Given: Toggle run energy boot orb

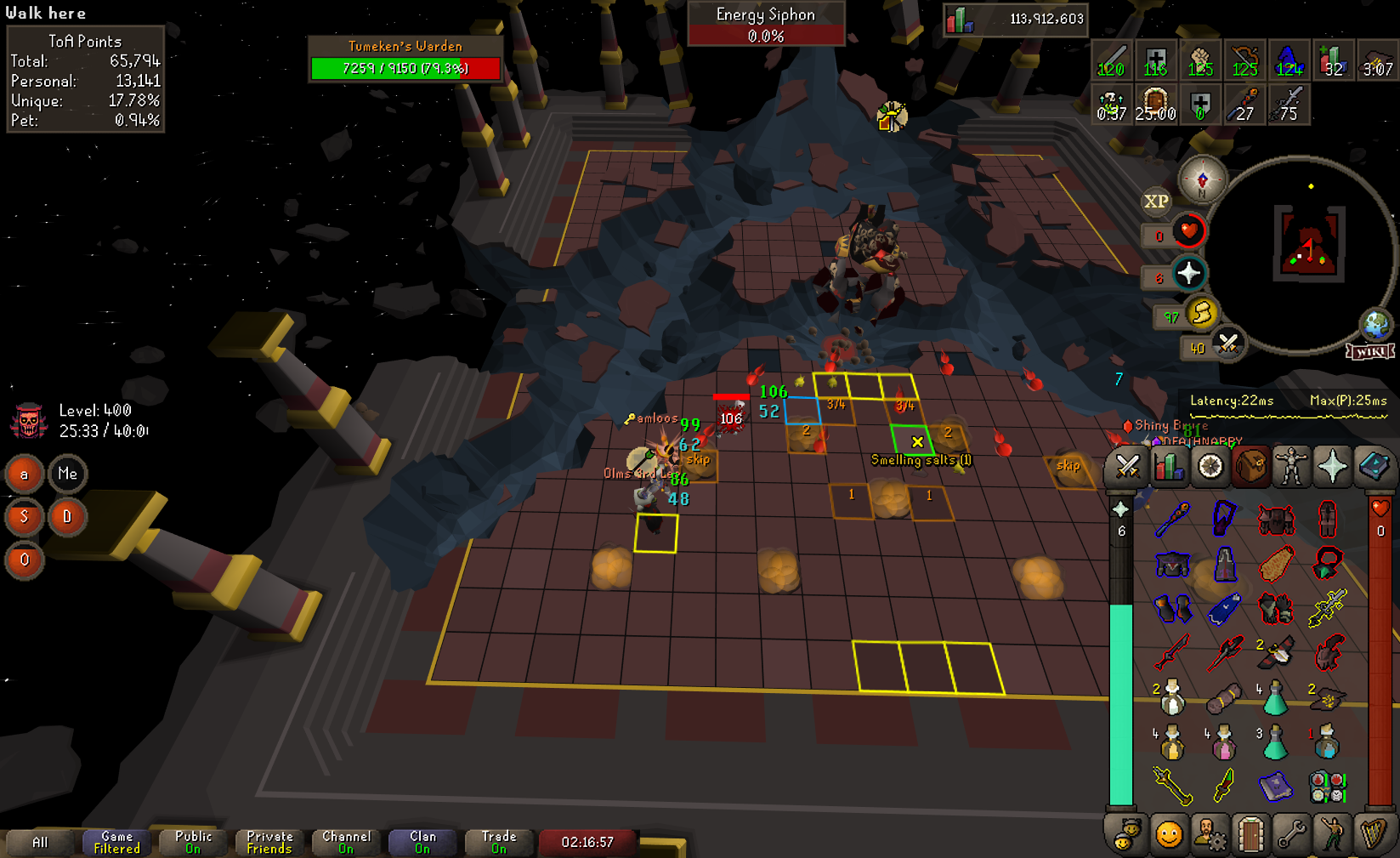Looking at the screenshot, I should coord(1201,314).
